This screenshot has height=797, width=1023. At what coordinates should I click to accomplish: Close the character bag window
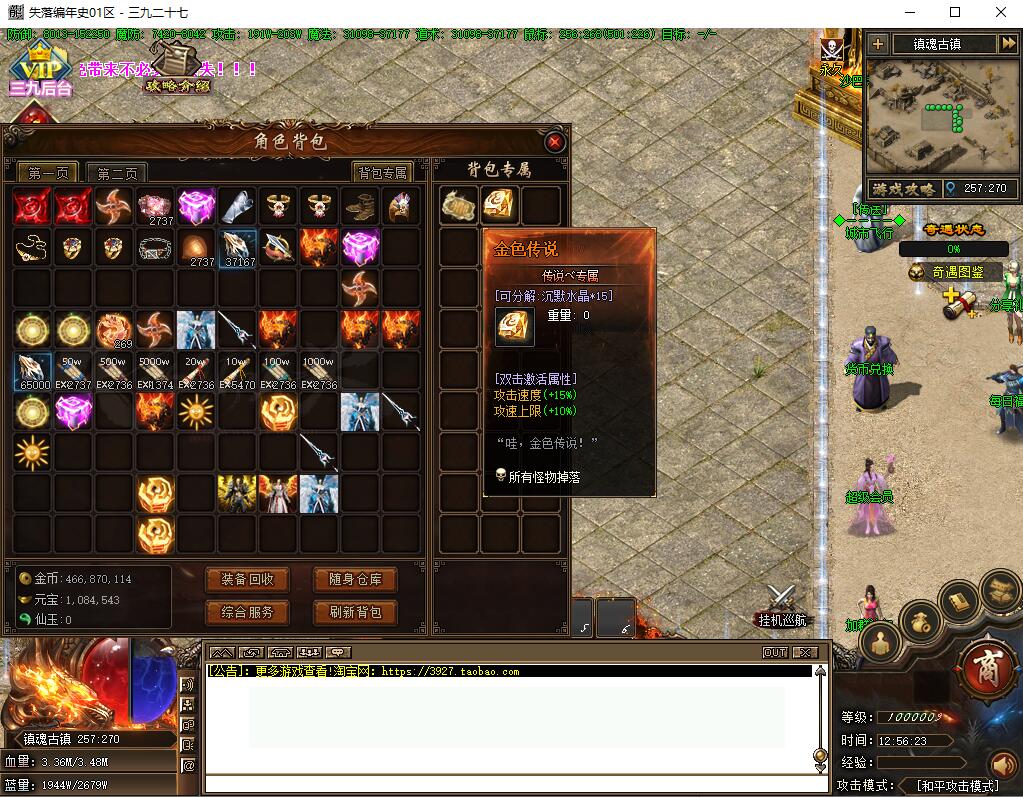[554, 143]
